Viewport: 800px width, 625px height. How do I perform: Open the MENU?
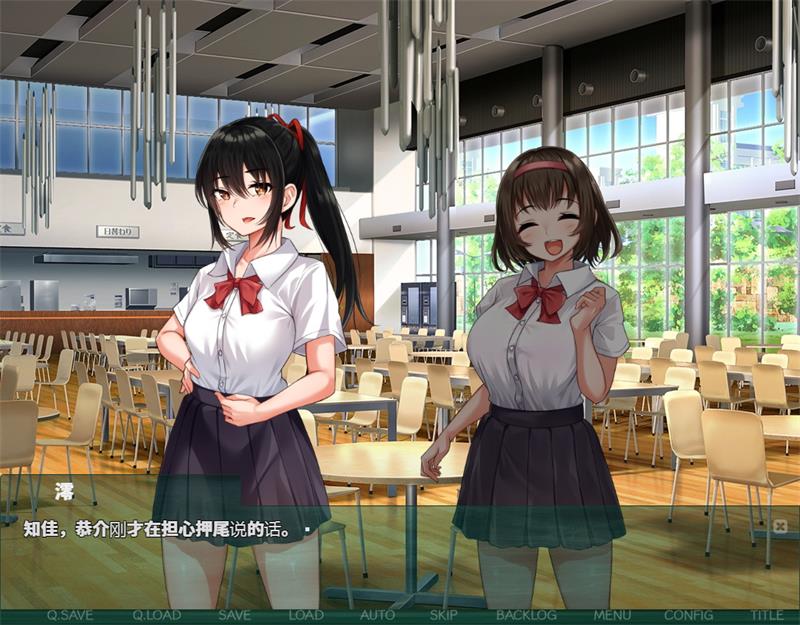tap(612, 615)
